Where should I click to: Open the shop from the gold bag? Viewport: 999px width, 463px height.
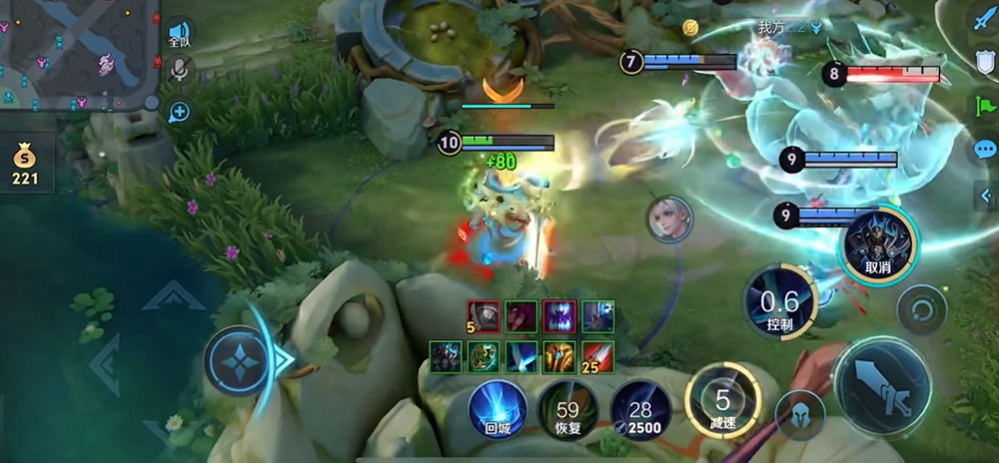[25, 164]
